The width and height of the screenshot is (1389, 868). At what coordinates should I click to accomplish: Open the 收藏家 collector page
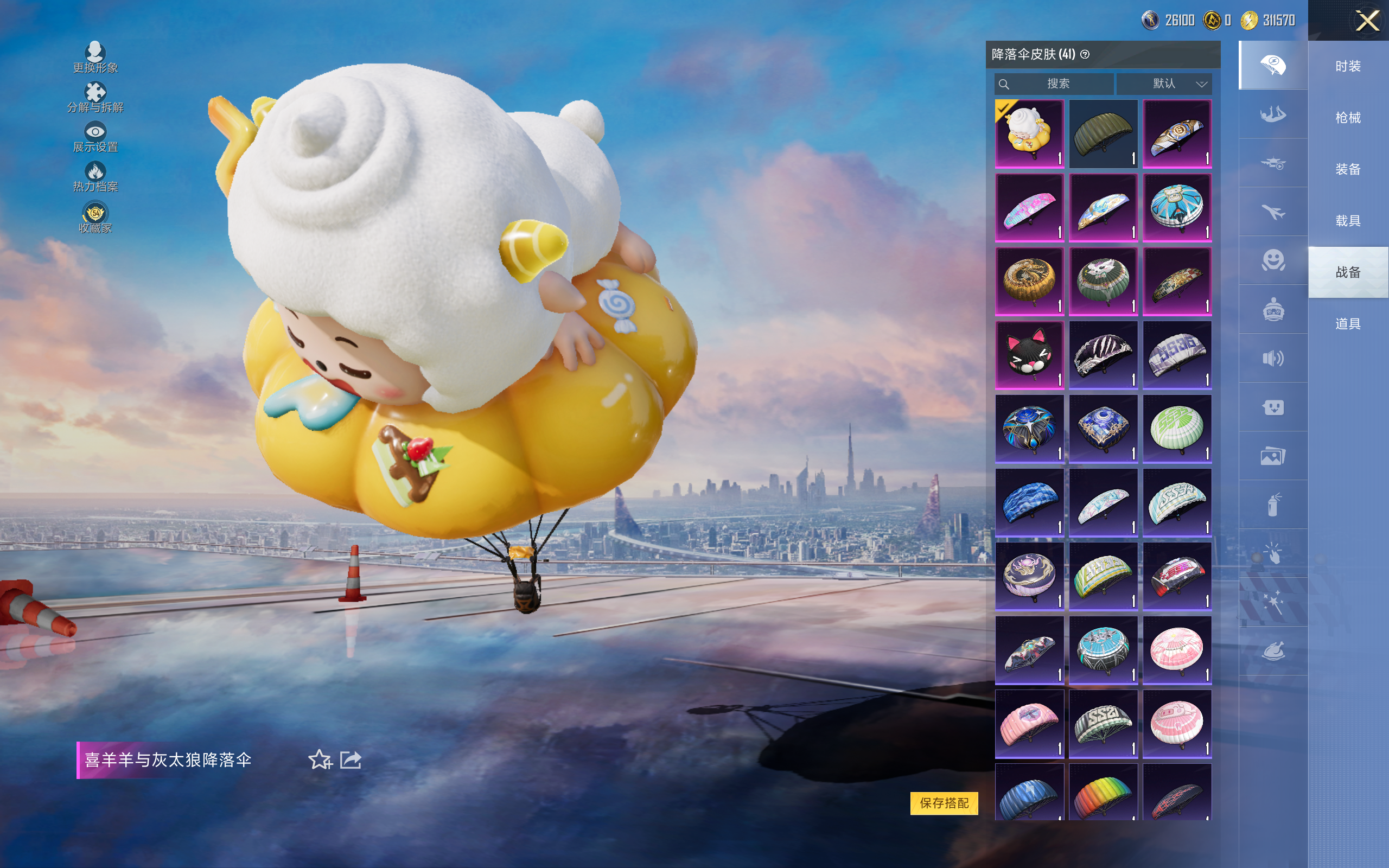tap(95, 218)
